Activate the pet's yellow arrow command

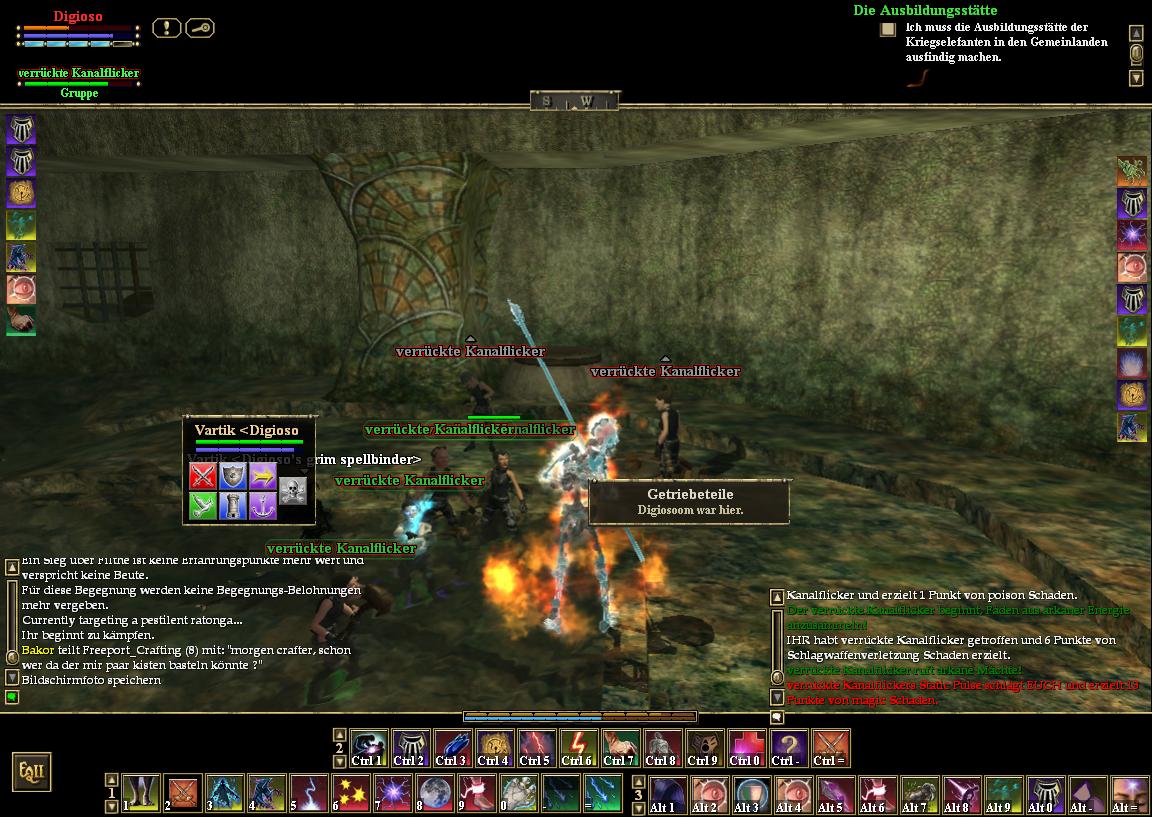[263, 475]
